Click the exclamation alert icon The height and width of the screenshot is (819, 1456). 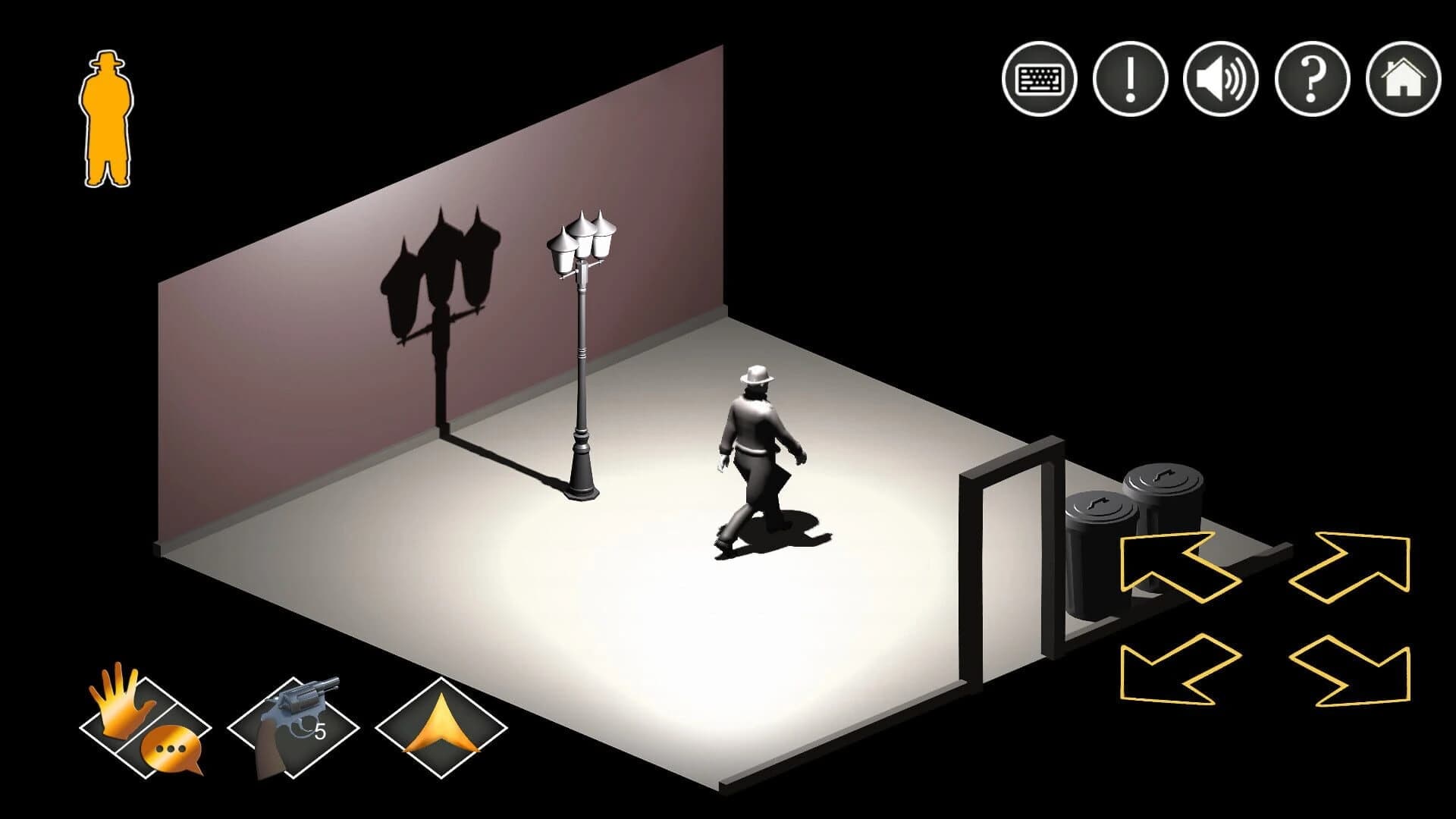click(1129, 79)
